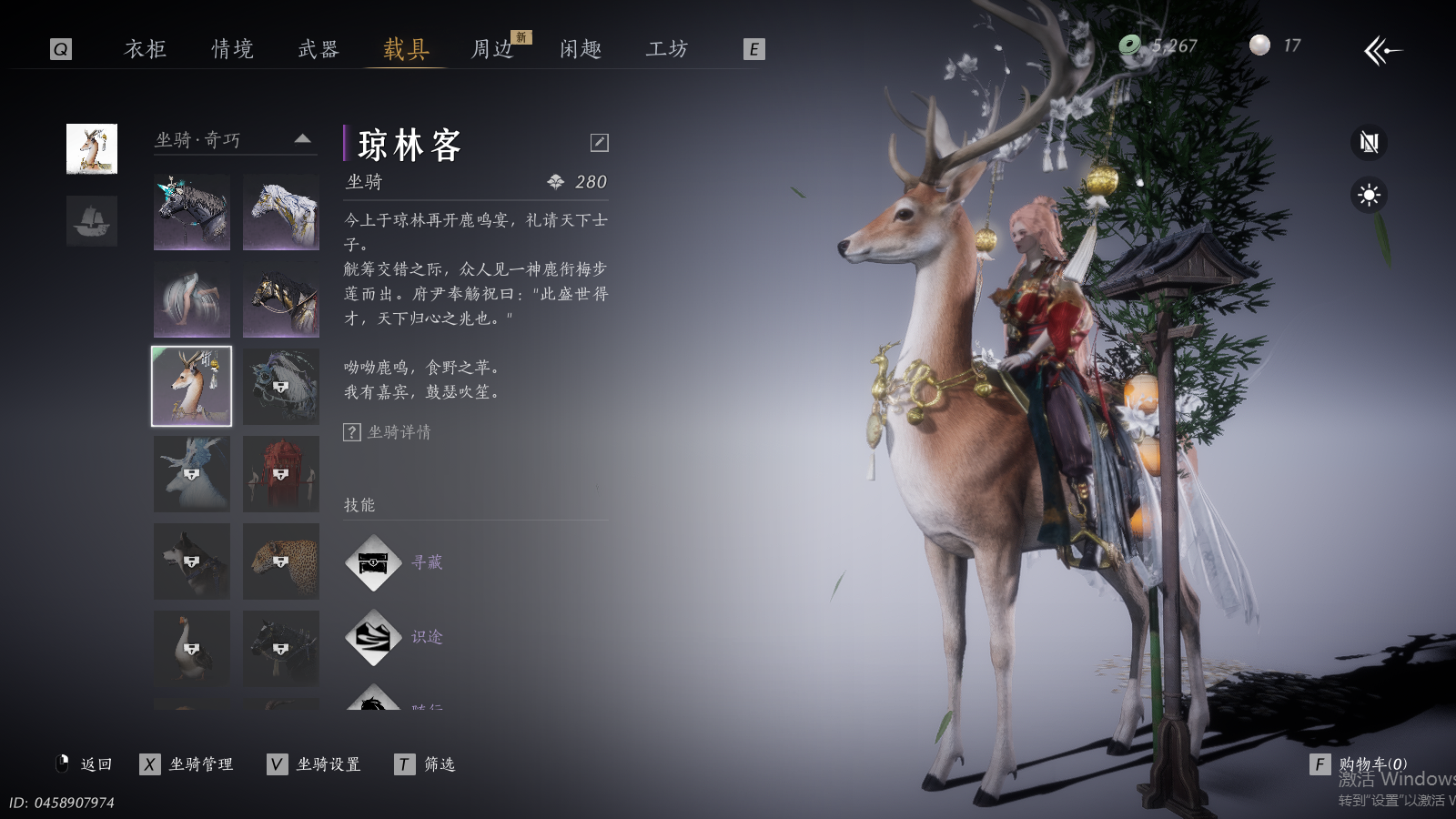
Task: Choose the white horse mount thumbnail
Action: (281, 212)
